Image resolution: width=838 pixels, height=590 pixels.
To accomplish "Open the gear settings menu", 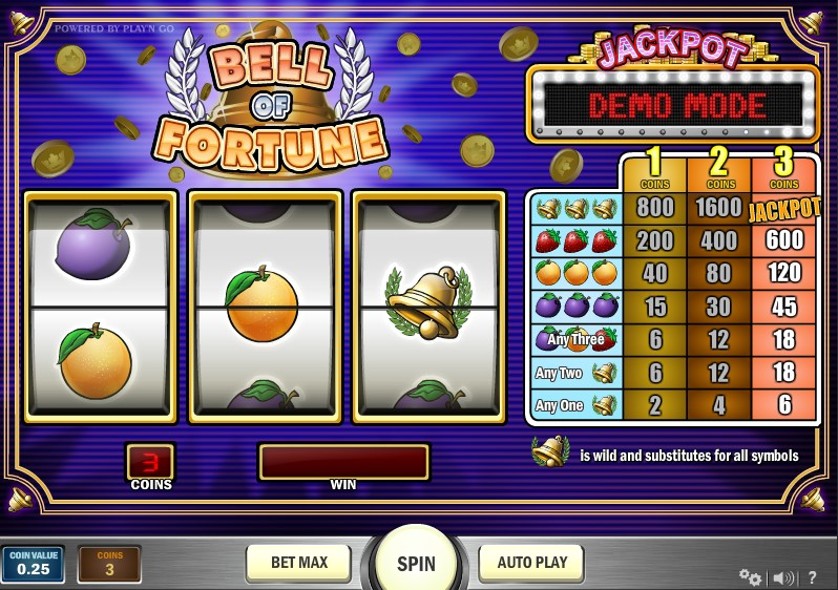I will pos(749,577).
